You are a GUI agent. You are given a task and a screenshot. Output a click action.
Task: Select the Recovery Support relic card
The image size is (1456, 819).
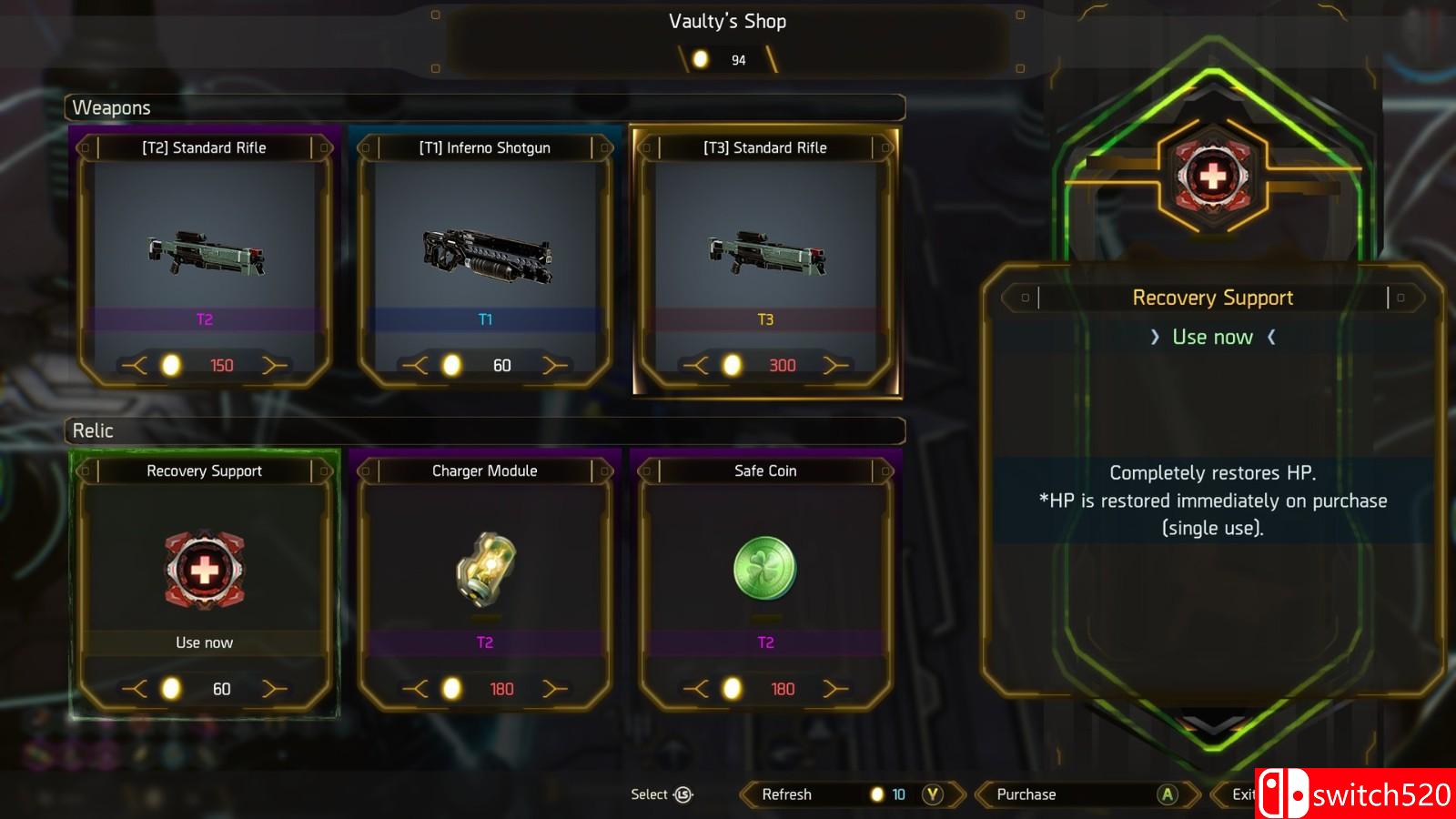(205, 582)
